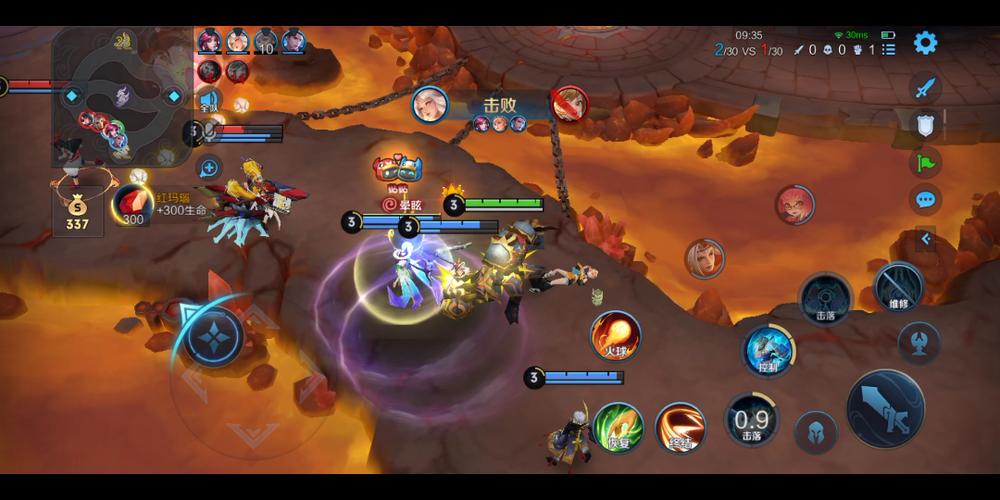Toggle the team voice speaker button
Screen dimensions: 1000x500
(210, 100)
